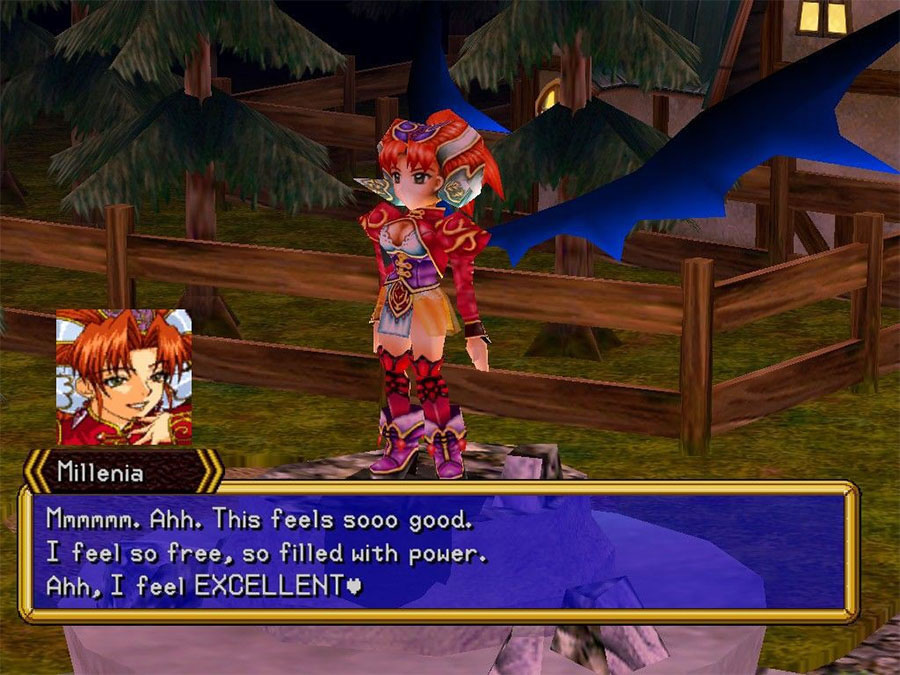Click Millenia's speaker portrait
900x675 pixels.
(123, 376)
